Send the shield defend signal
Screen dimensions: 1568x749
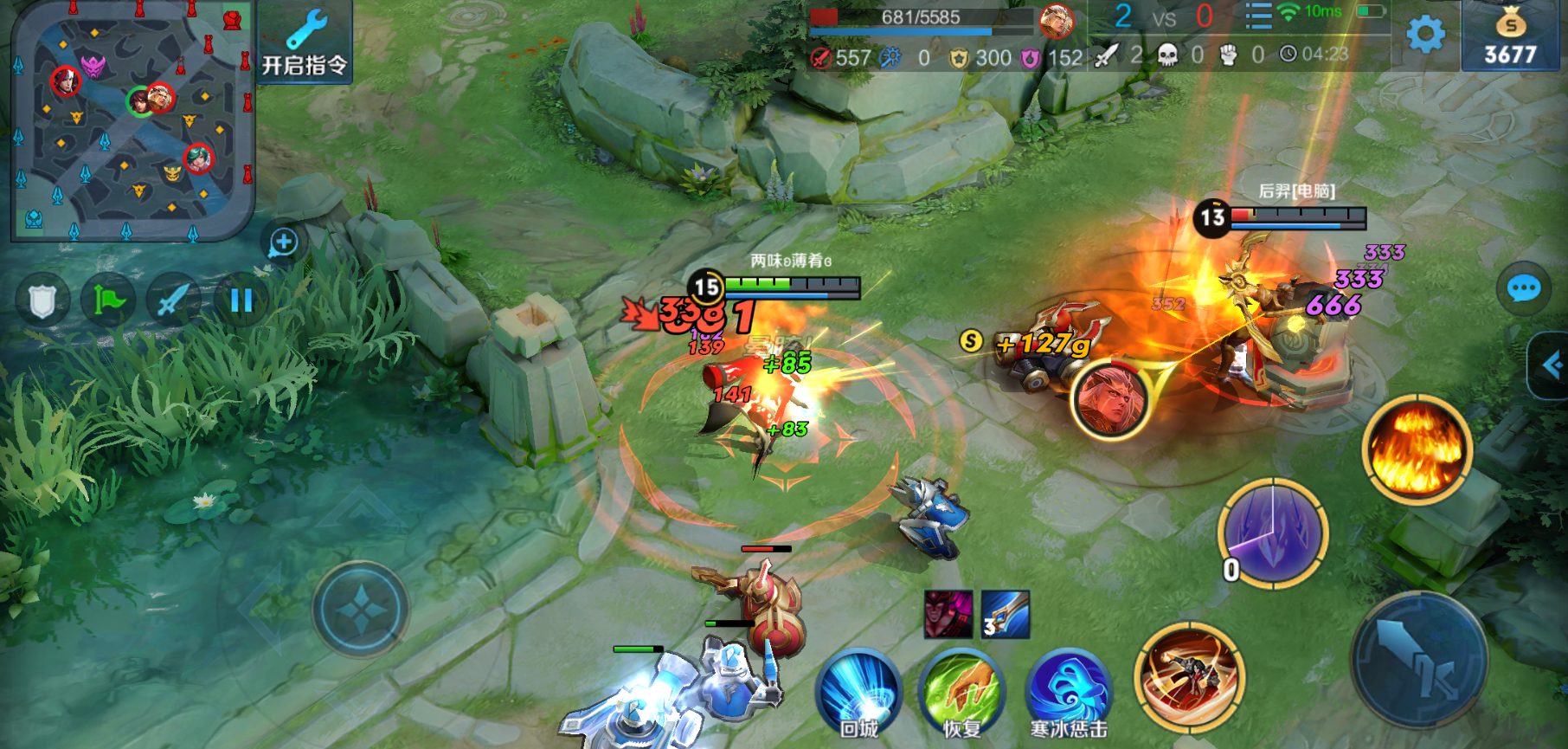[42, 301]
